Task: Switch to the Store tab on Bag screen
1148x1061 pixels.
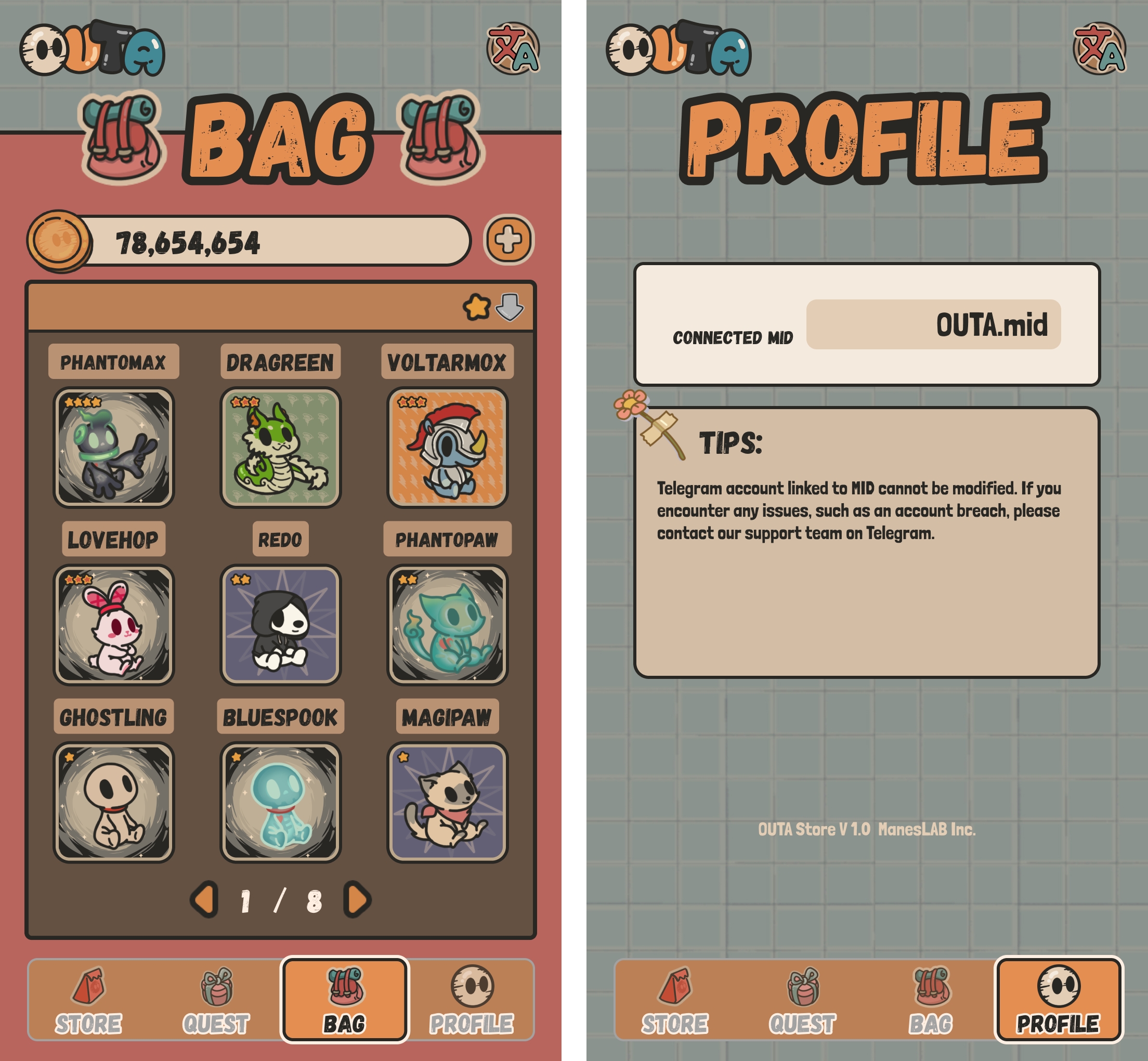Action: pyautogui.click(x=88, y=1001)
